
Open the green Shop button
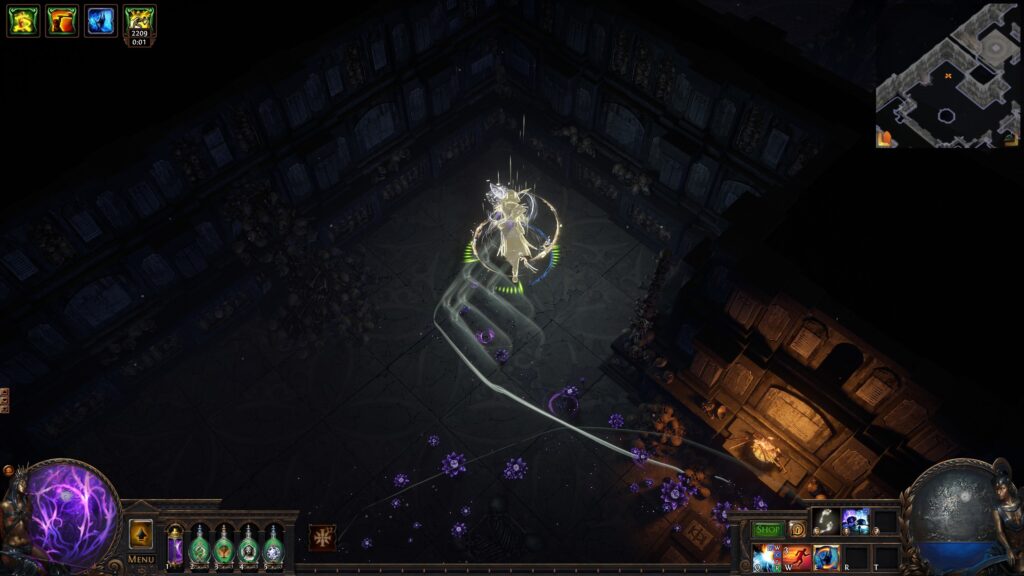[768, 529]
